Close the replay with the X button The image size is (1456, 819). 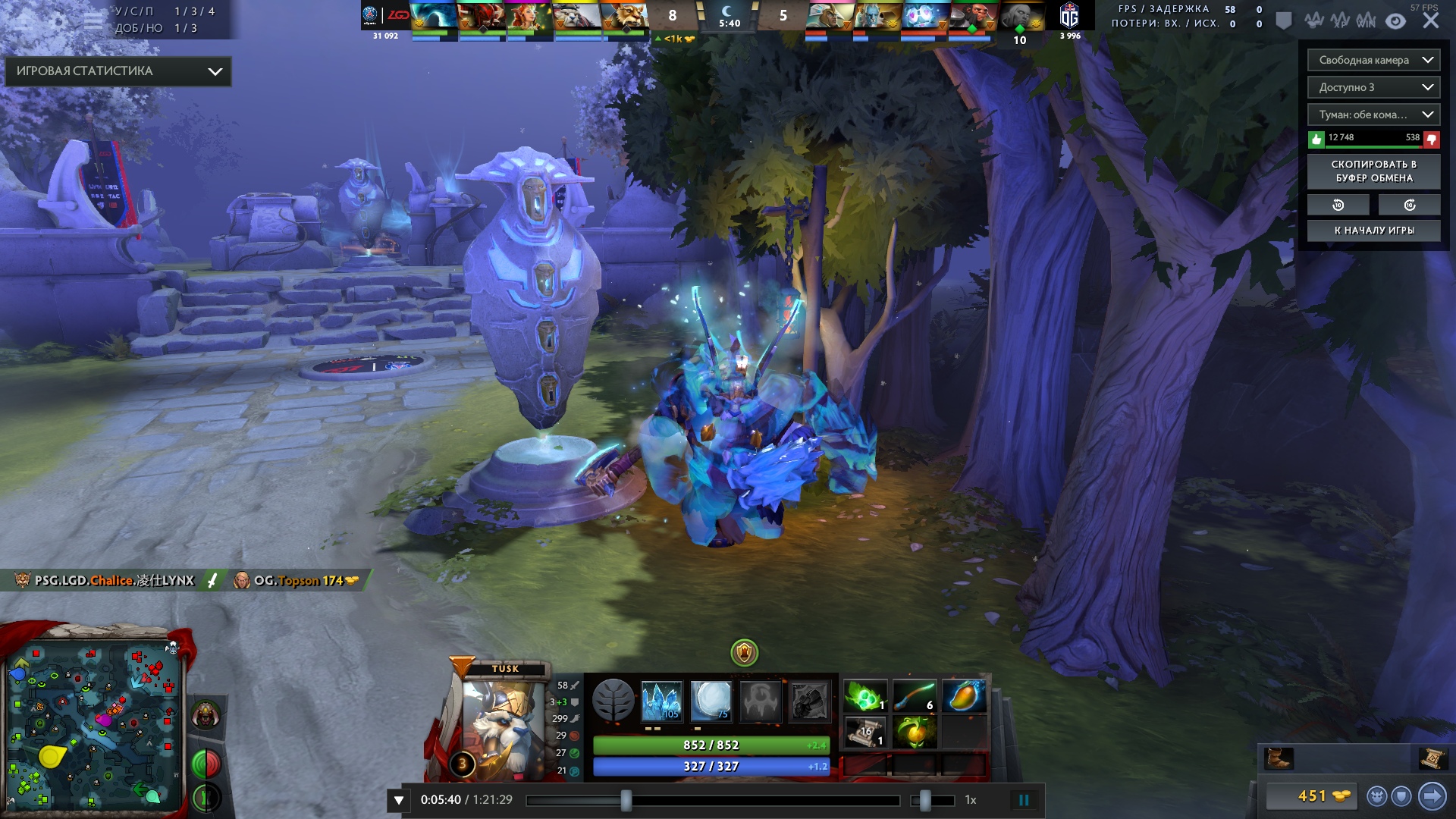(1431, 21)
